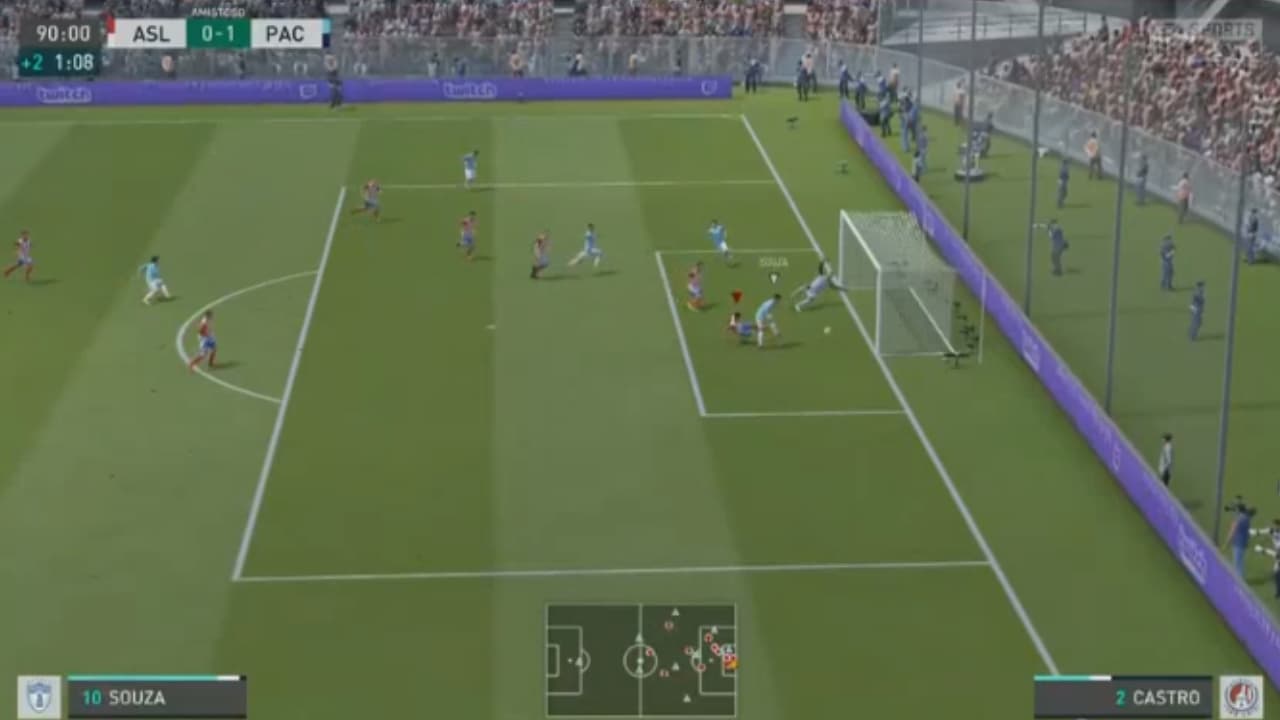Screen dimensions: 1280x720
Task: Select the ASL team abbreviation
Action: [152, 33]
